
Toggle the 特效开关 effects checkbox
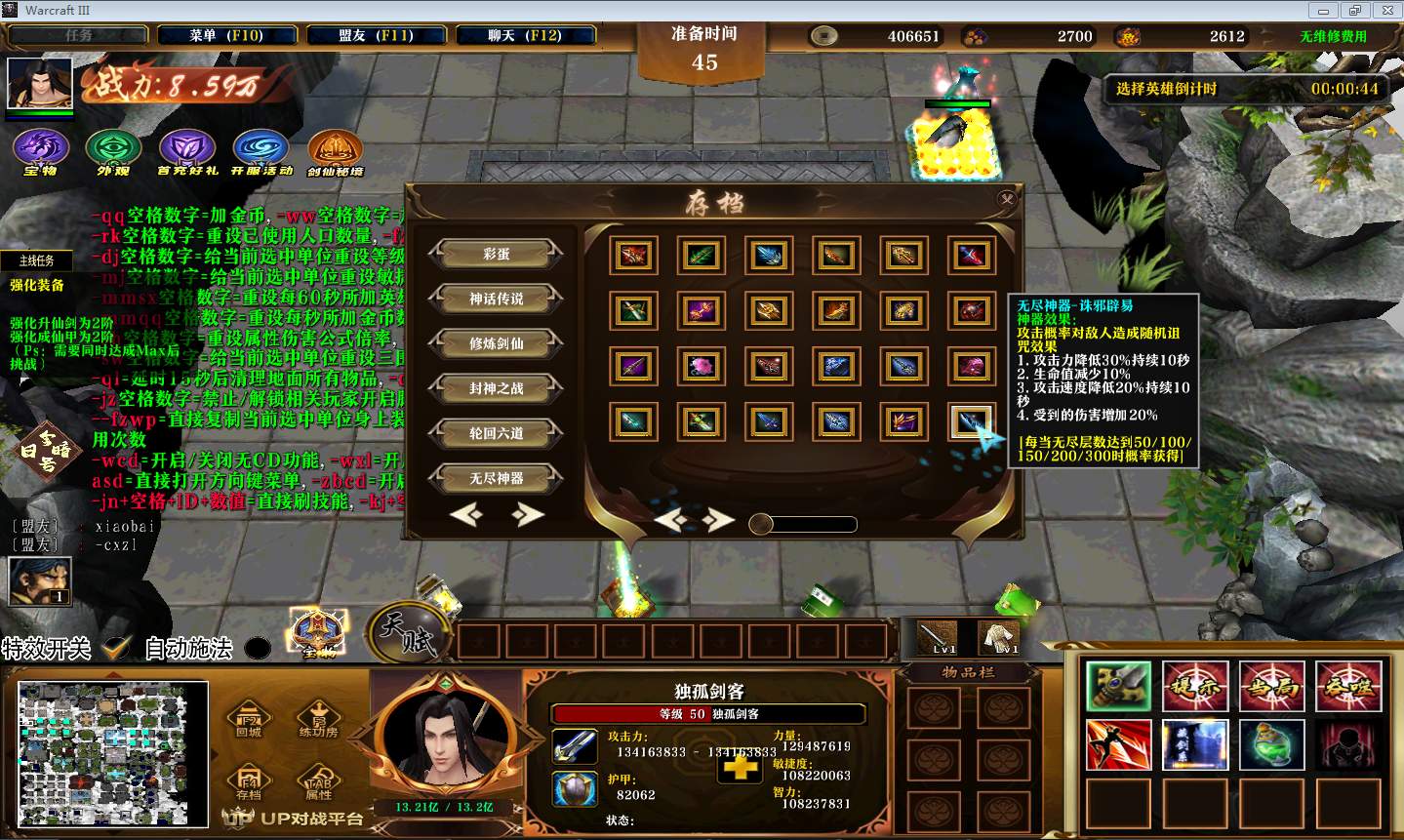pos(117,648)
